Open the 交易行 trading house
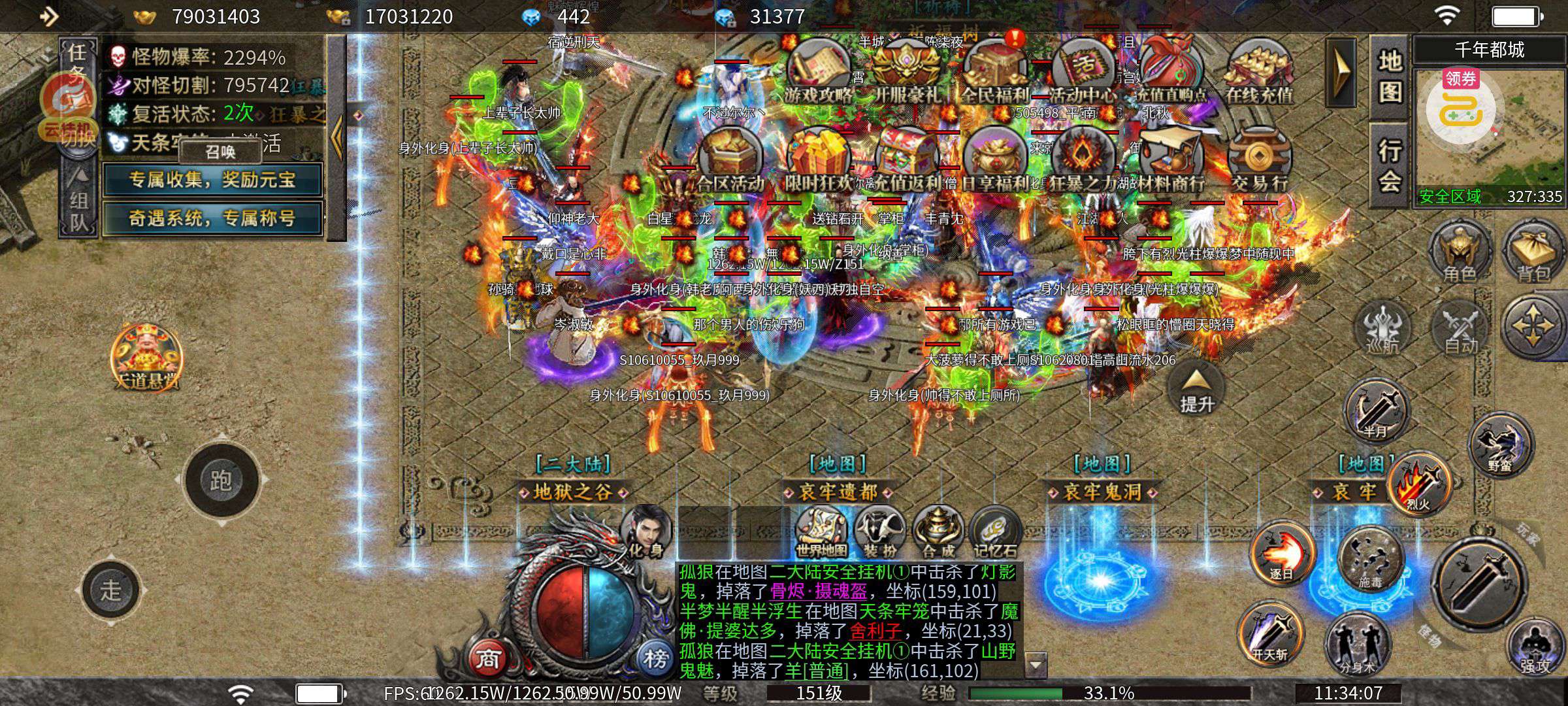 [1259, 160]
